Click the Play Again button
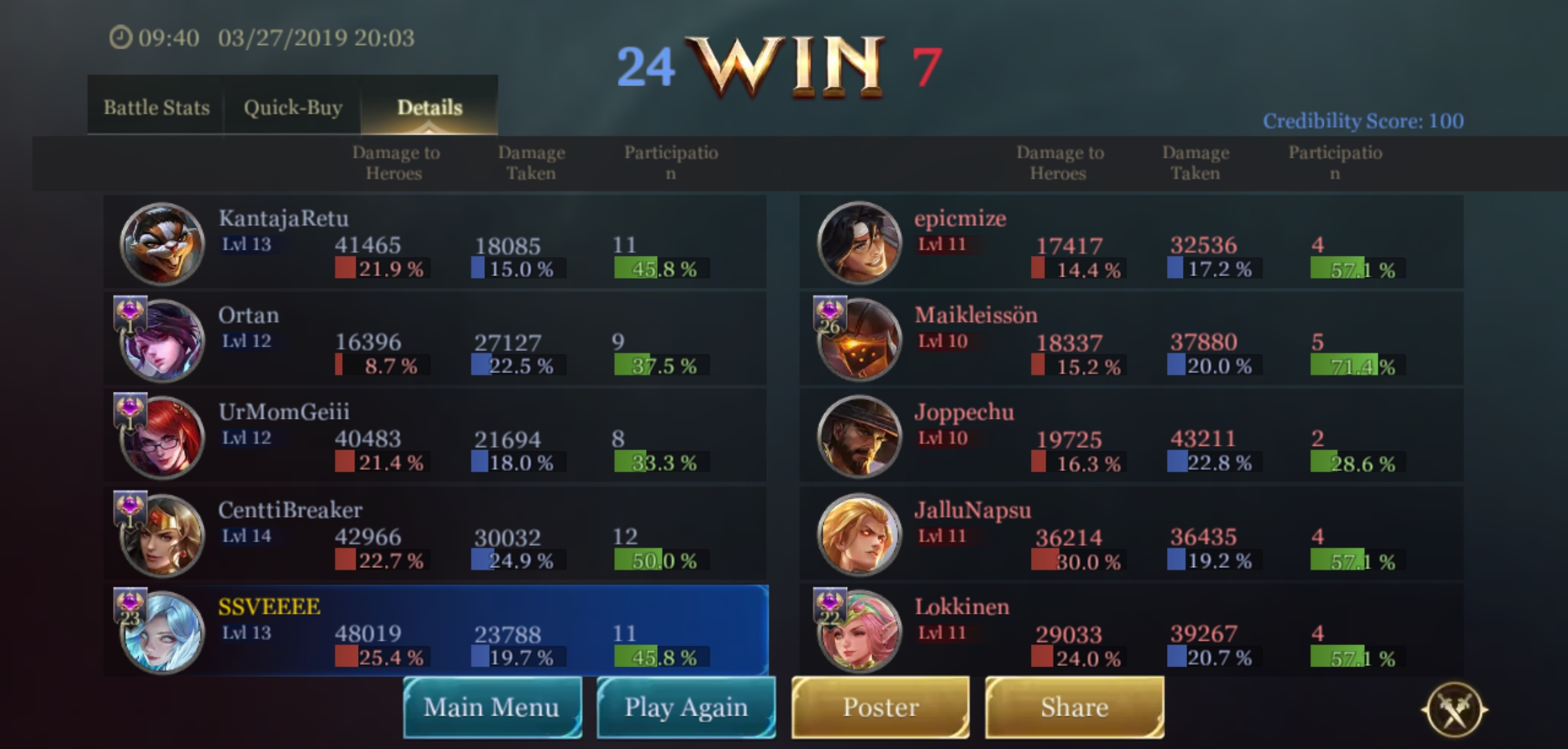The width and height of the screenshot is (1568, 749). pyautogui.click(x=686, y=707)
